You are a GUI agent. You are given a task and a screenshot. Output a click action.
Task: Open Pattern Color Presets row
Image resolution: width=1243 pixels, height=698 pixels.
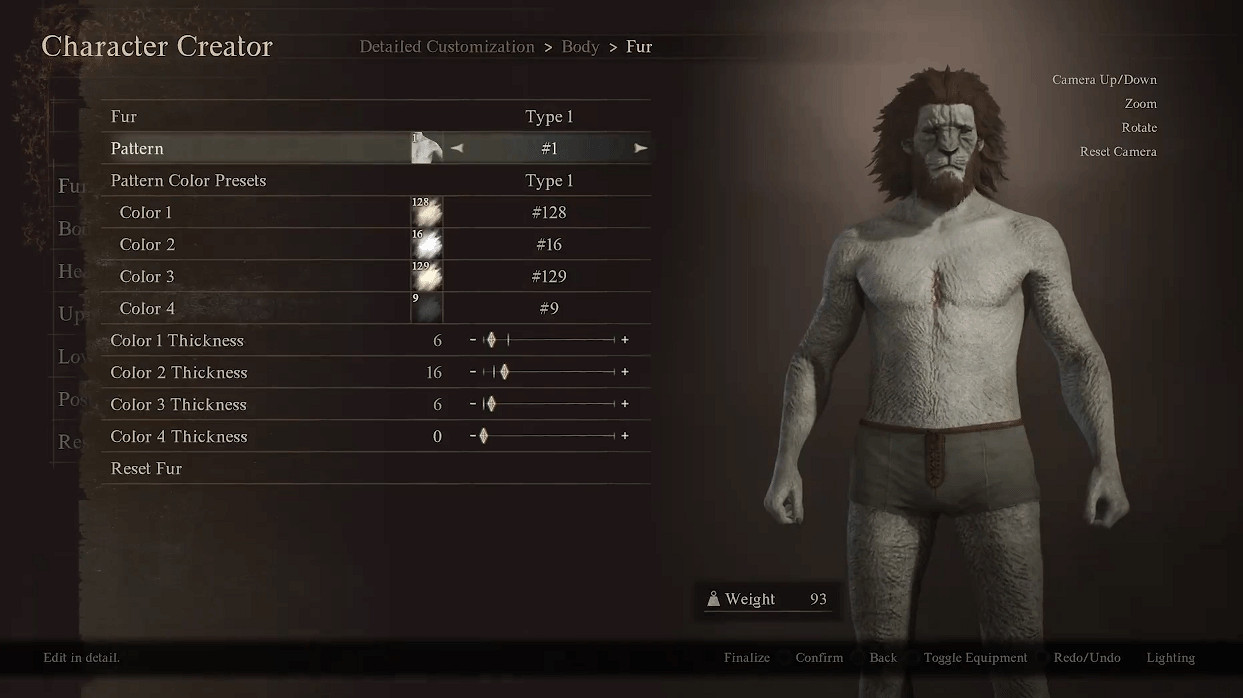tap(375, 181)
